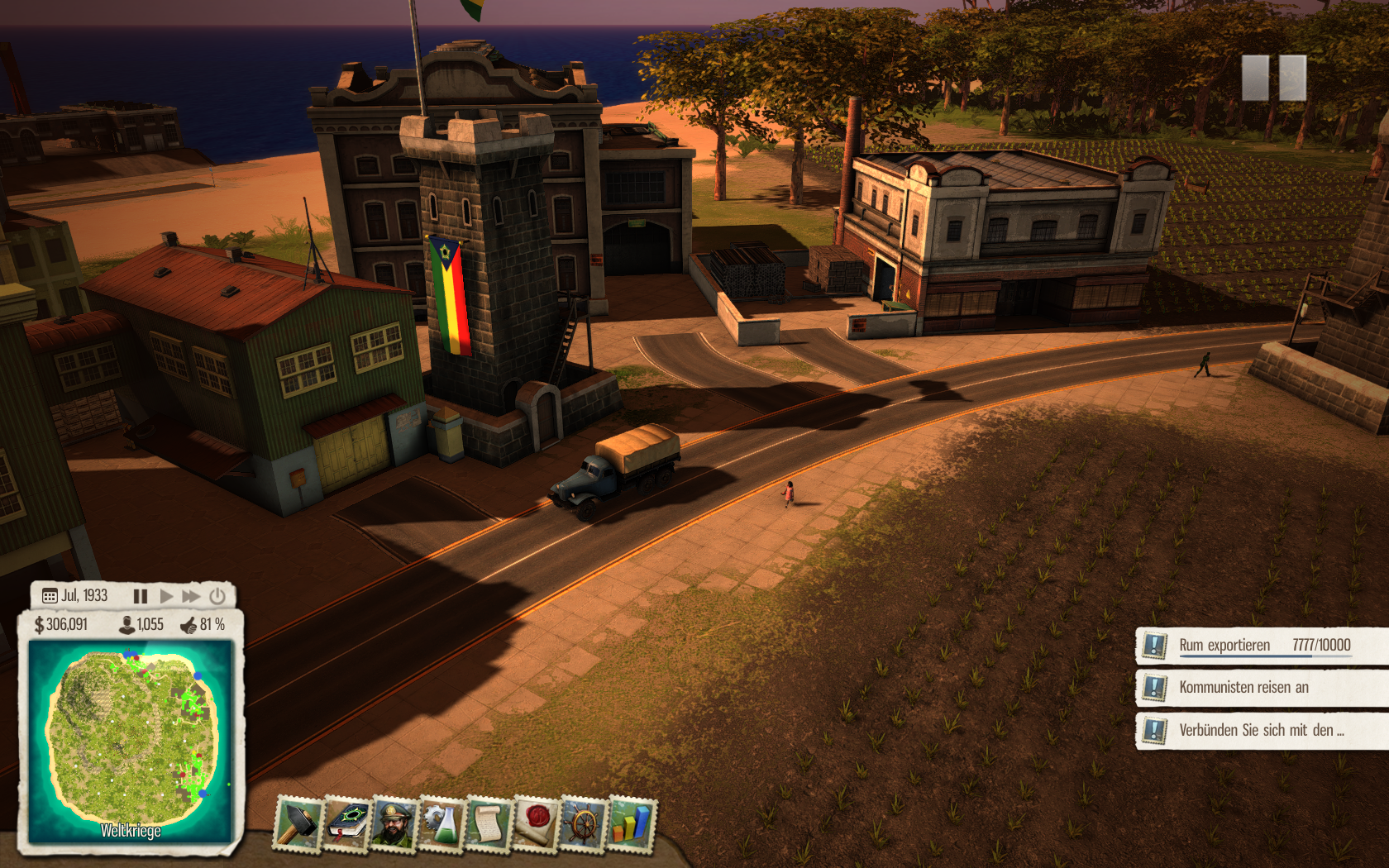Activate fast-forward game speed
Viewport: 1389px width, 868px height.
191,596
